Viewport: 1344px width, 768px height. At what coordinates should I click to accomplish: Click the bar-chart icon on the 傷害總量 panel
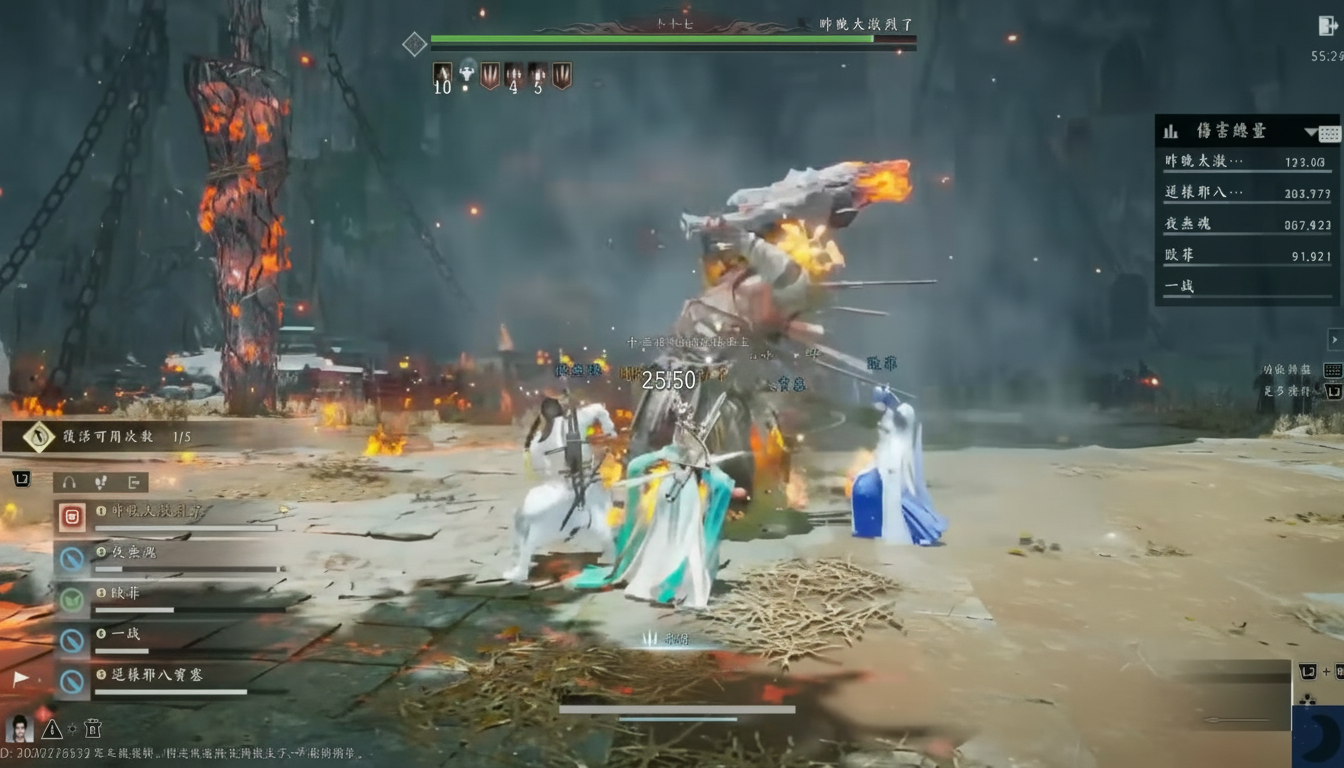point(1171,131)
